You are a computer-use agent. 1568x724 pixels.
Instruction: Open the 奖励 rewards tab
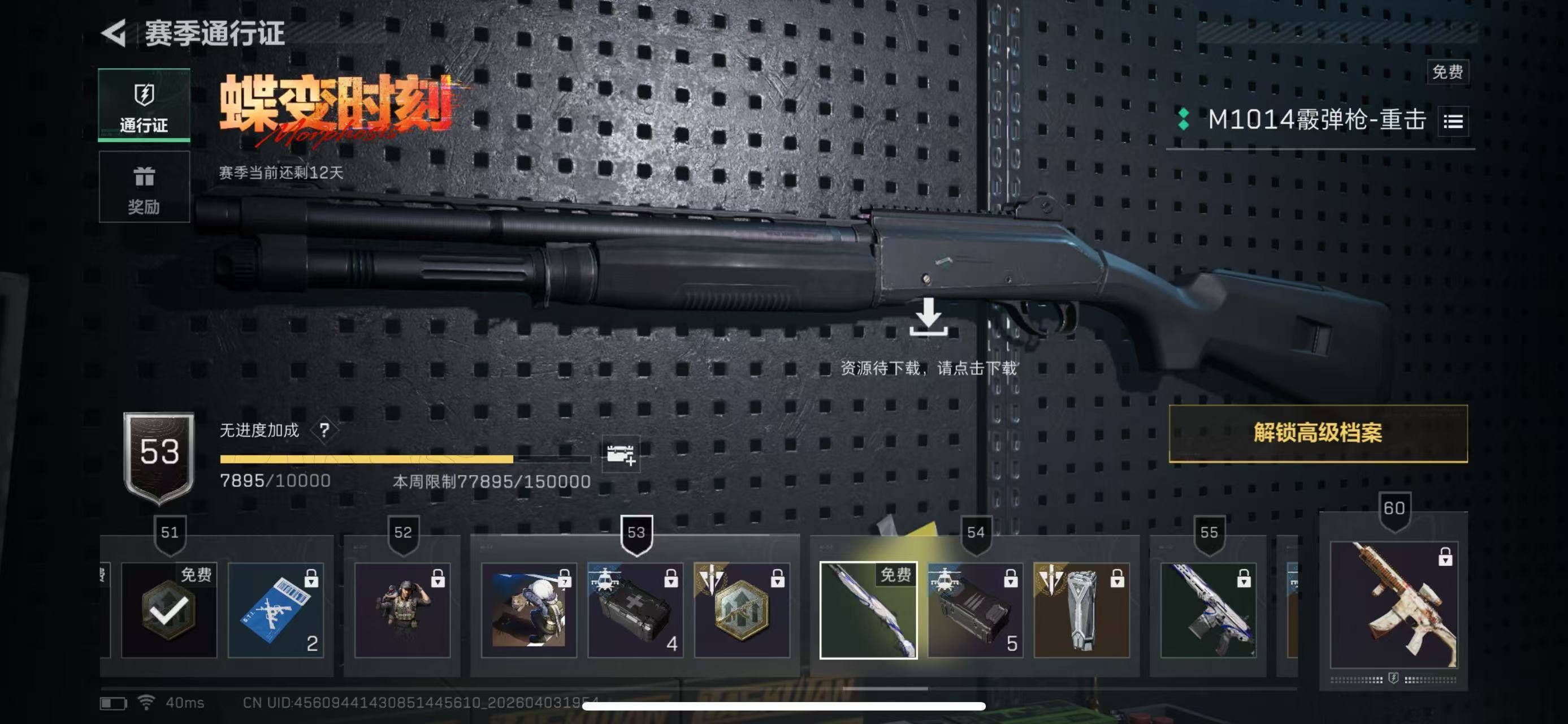[144, 188]
